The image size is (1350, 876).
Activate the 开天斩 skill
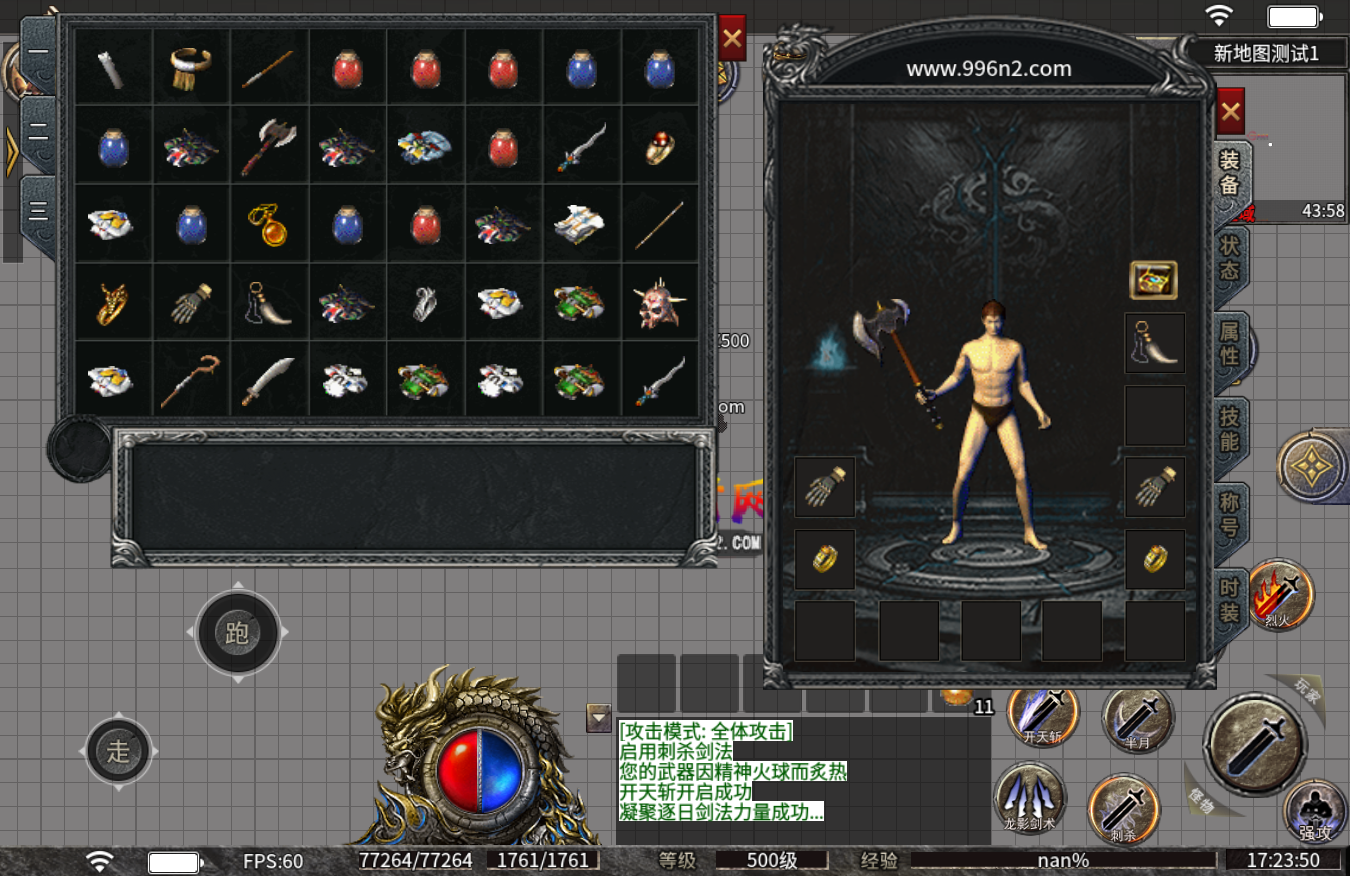pyautogui.click(x=1043, y=713)
